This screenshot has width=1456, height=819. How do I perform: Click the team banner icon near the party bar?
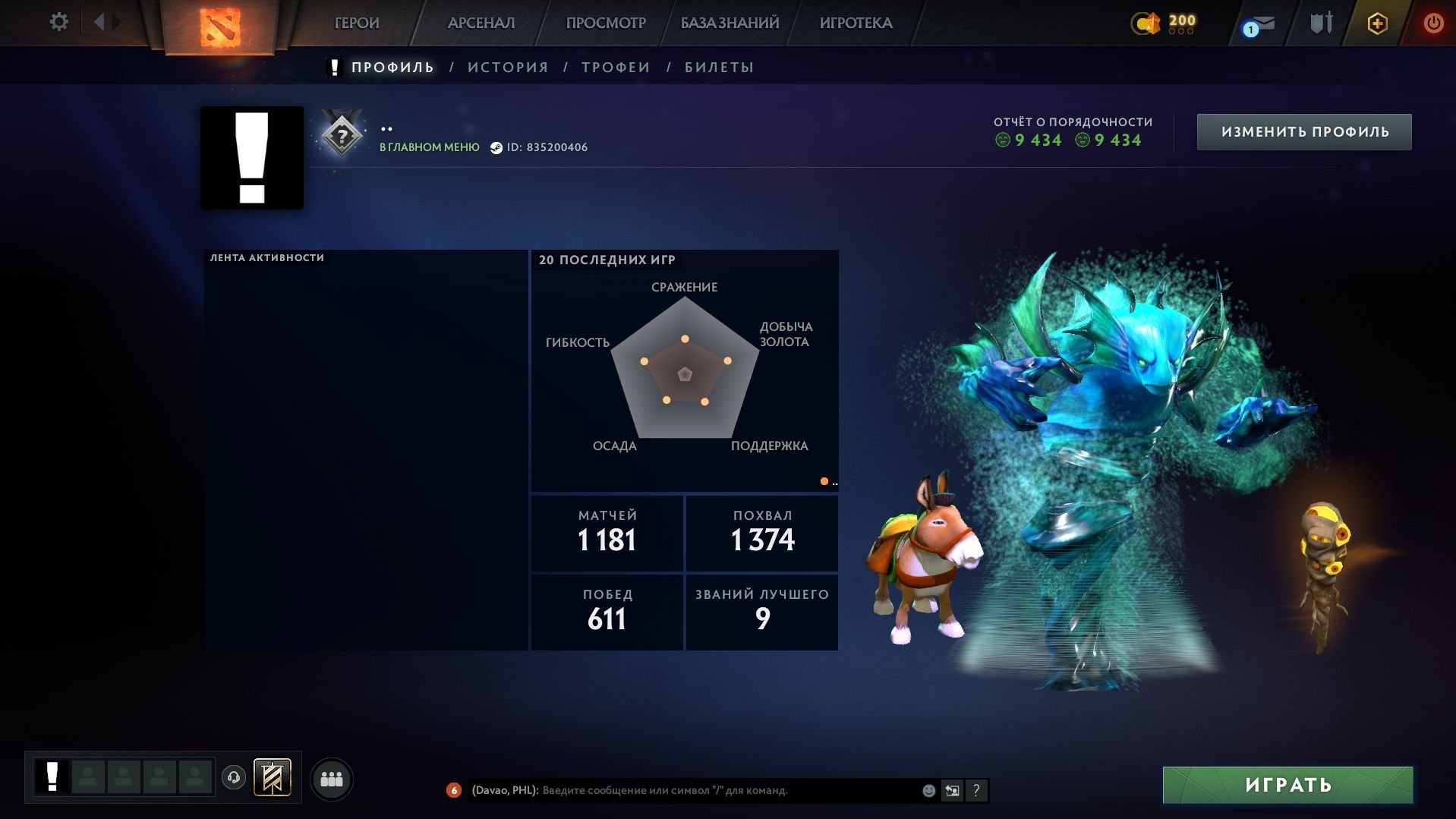271,777
